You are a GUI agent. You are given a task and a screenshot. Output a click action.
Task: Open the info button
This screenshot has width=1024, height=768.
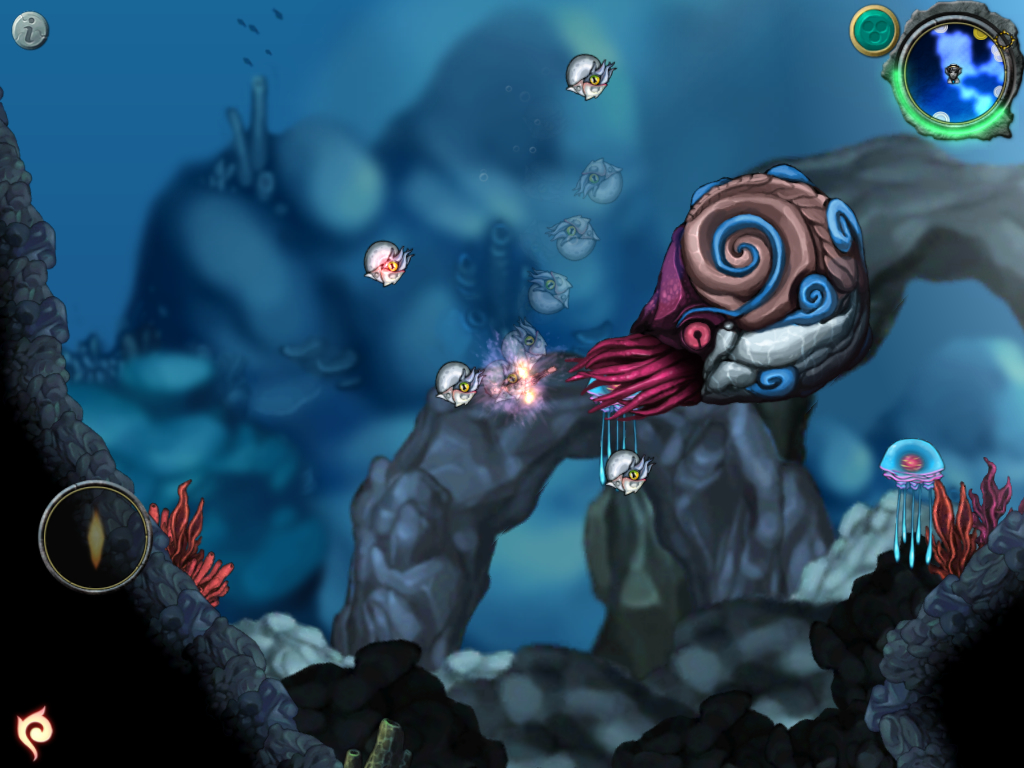pyautogui.click(x=30, y=31)
